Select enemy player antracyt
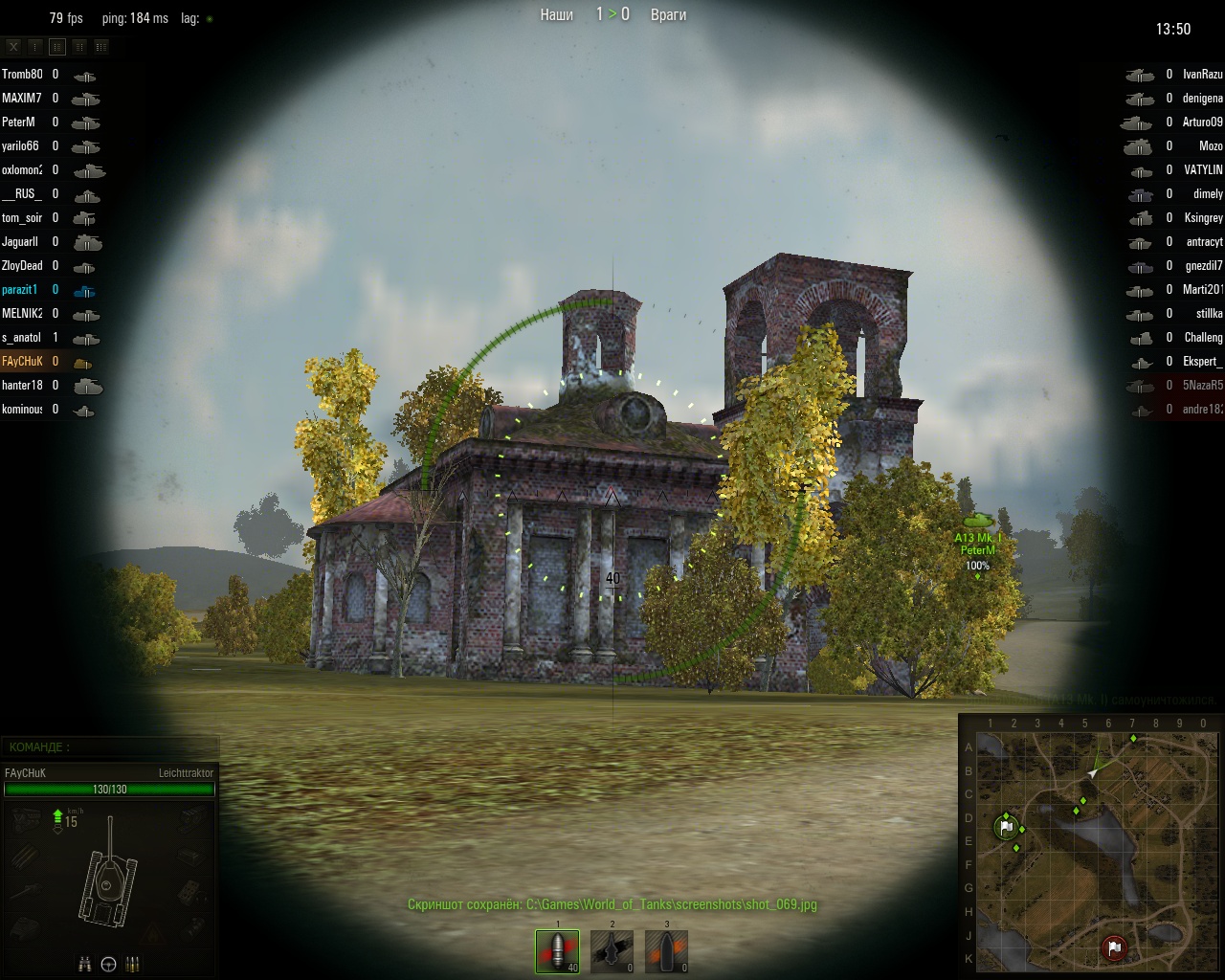Viewport: 1225px width, 980px height. tap(1204, 241)
